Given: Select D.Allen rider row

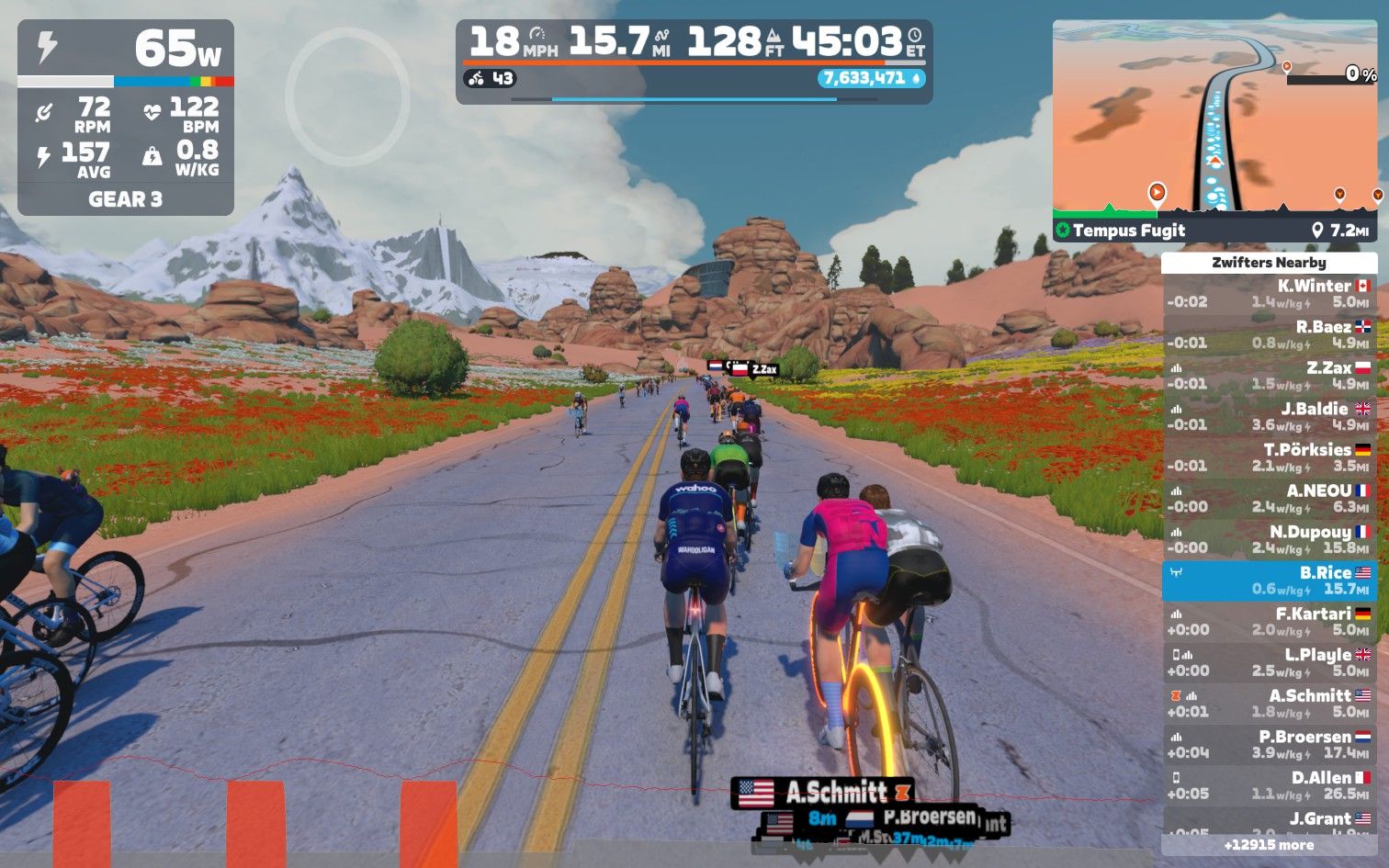Looking at the screenshot, I should [1269, 785].
